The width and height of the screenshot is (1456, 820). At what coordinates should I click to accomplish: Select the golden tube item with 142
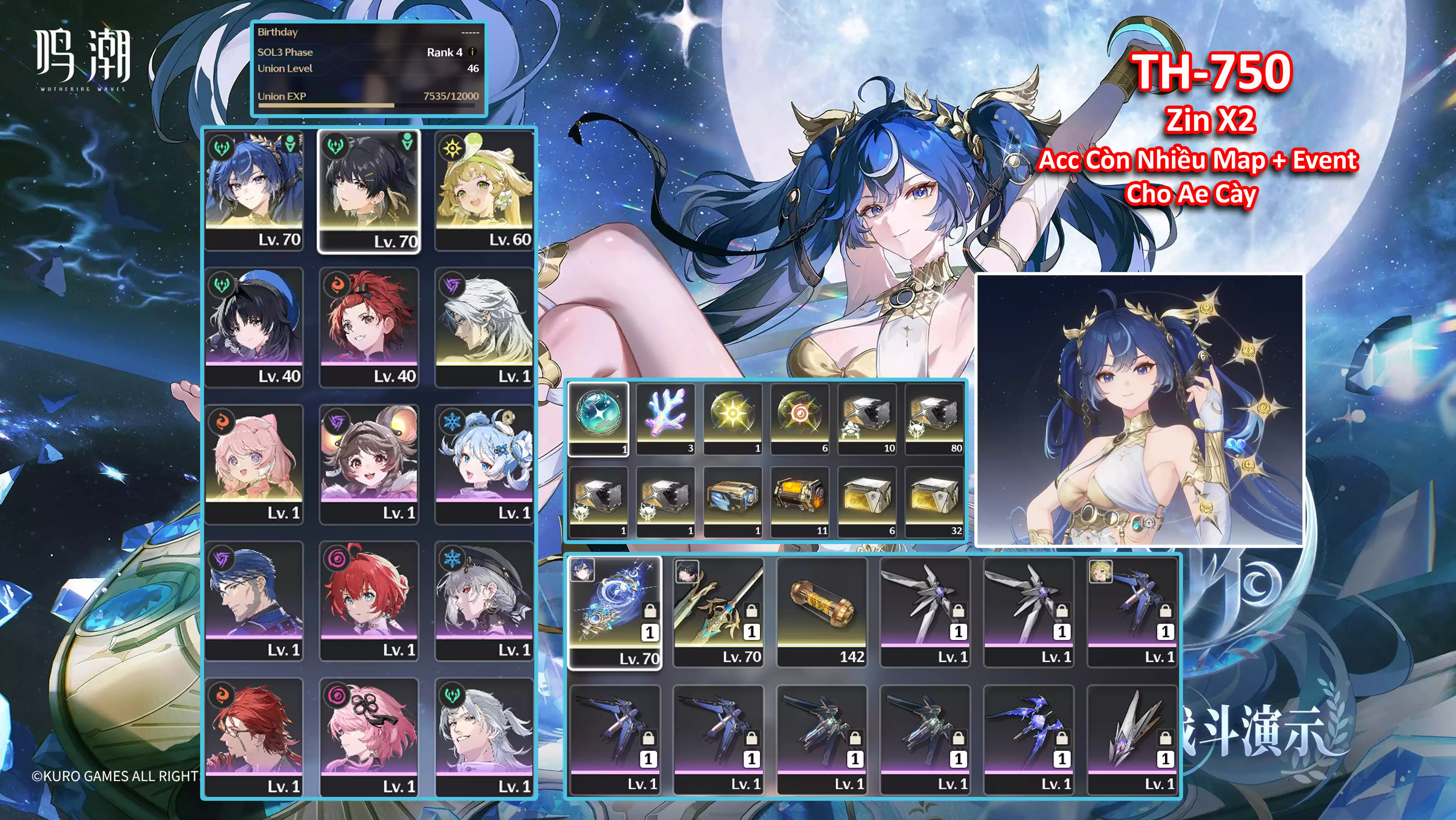point(822,612)
